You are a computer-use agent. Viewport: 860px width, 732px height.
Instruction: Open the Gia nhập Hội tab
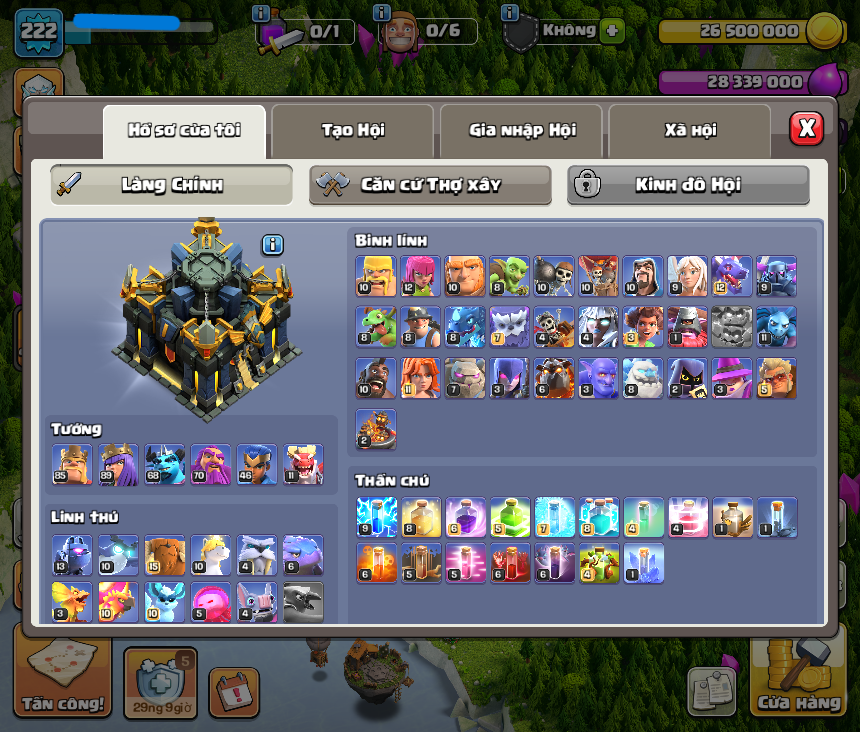[x=522, y=130]
